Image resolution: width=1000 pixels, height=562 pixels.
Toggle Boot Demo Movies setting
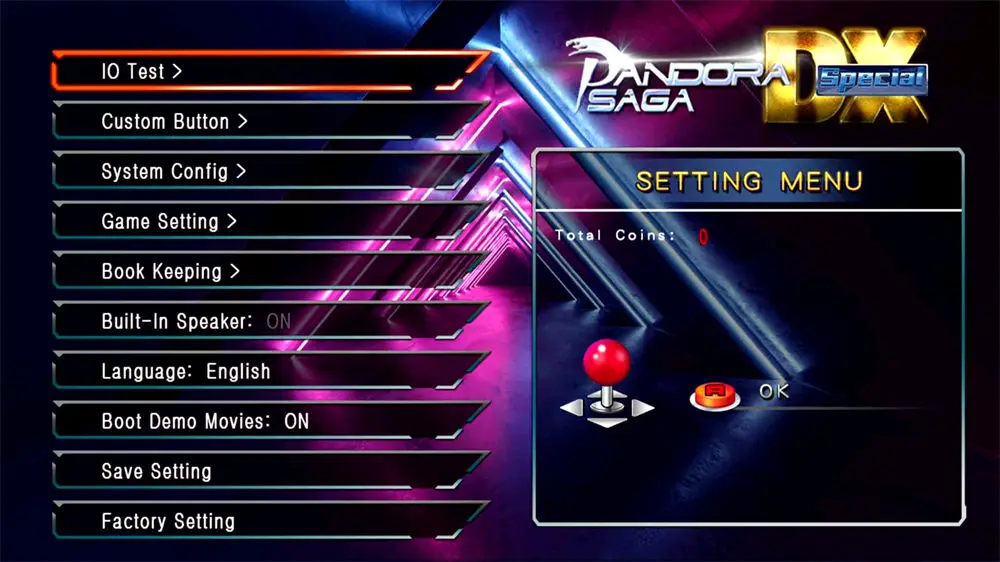[x=205, y=422]
